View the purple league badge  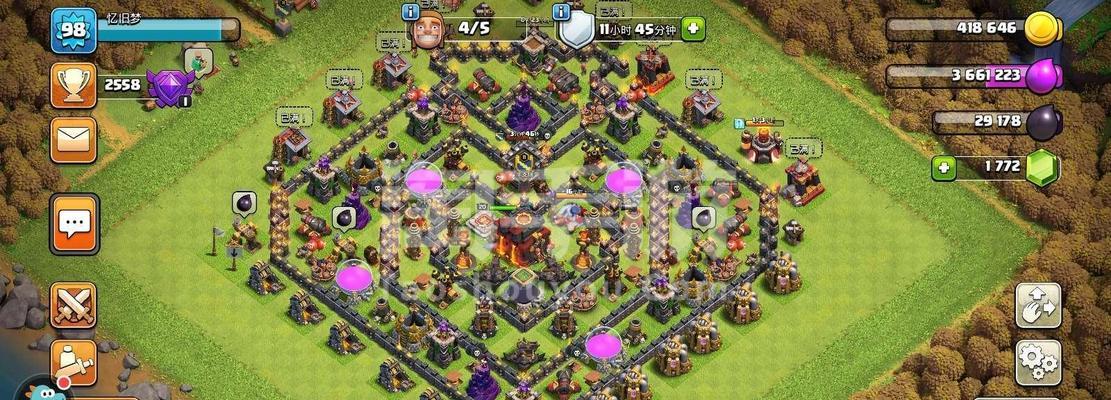166,88
